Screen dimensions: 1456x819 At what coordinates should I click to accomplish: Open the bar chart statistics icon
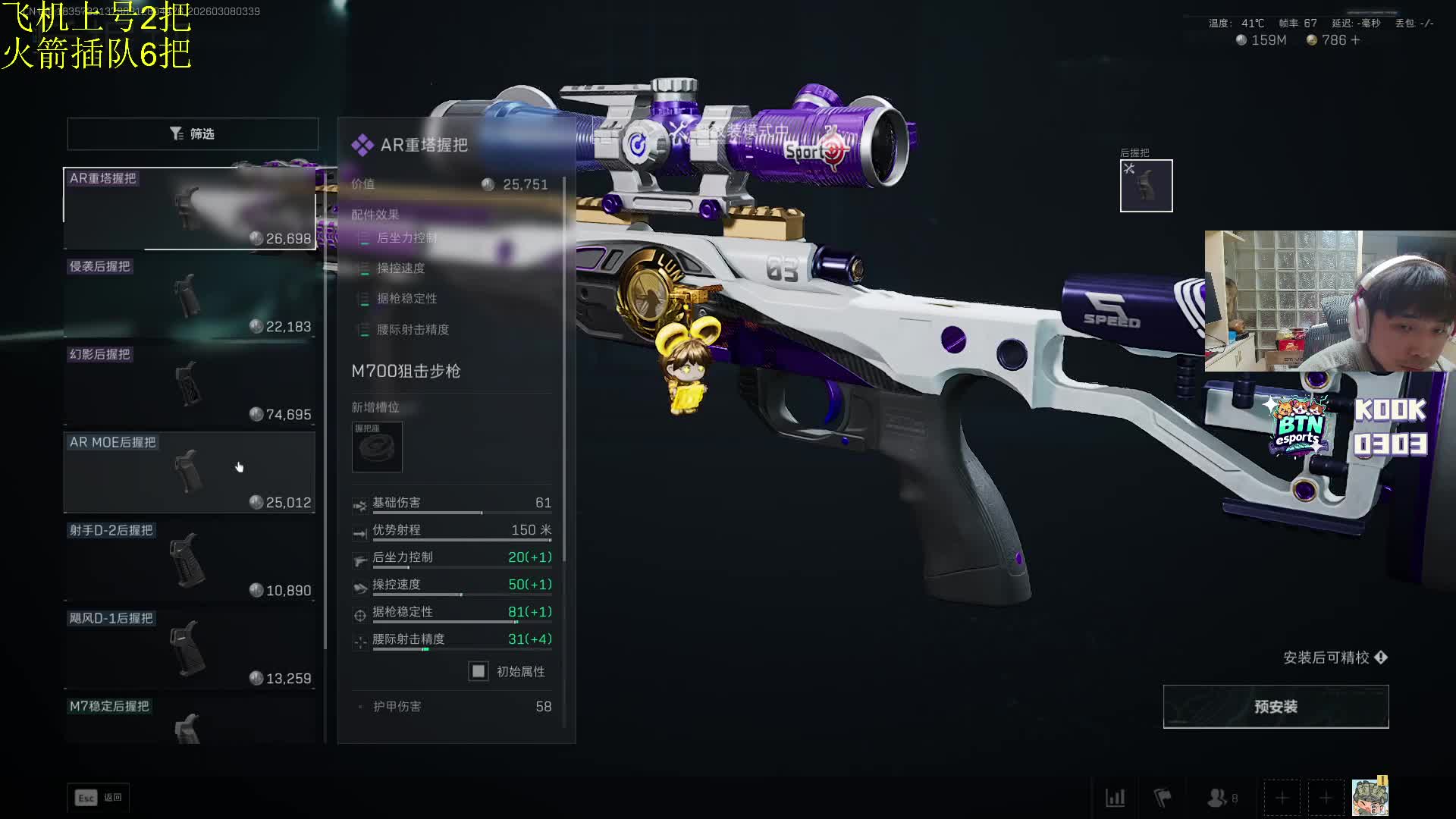tap(1115, 798)
